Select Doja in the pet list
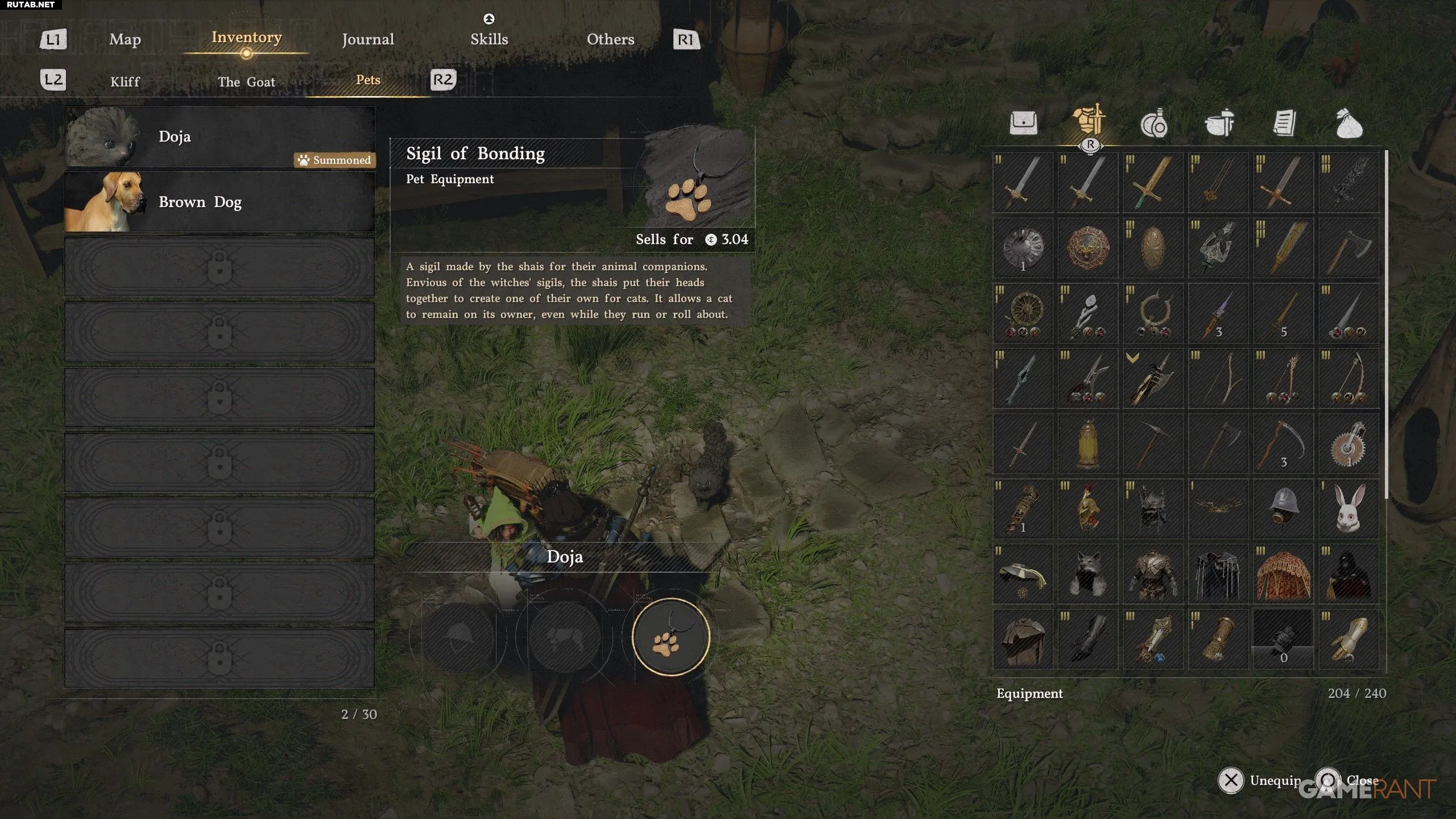 220,137
